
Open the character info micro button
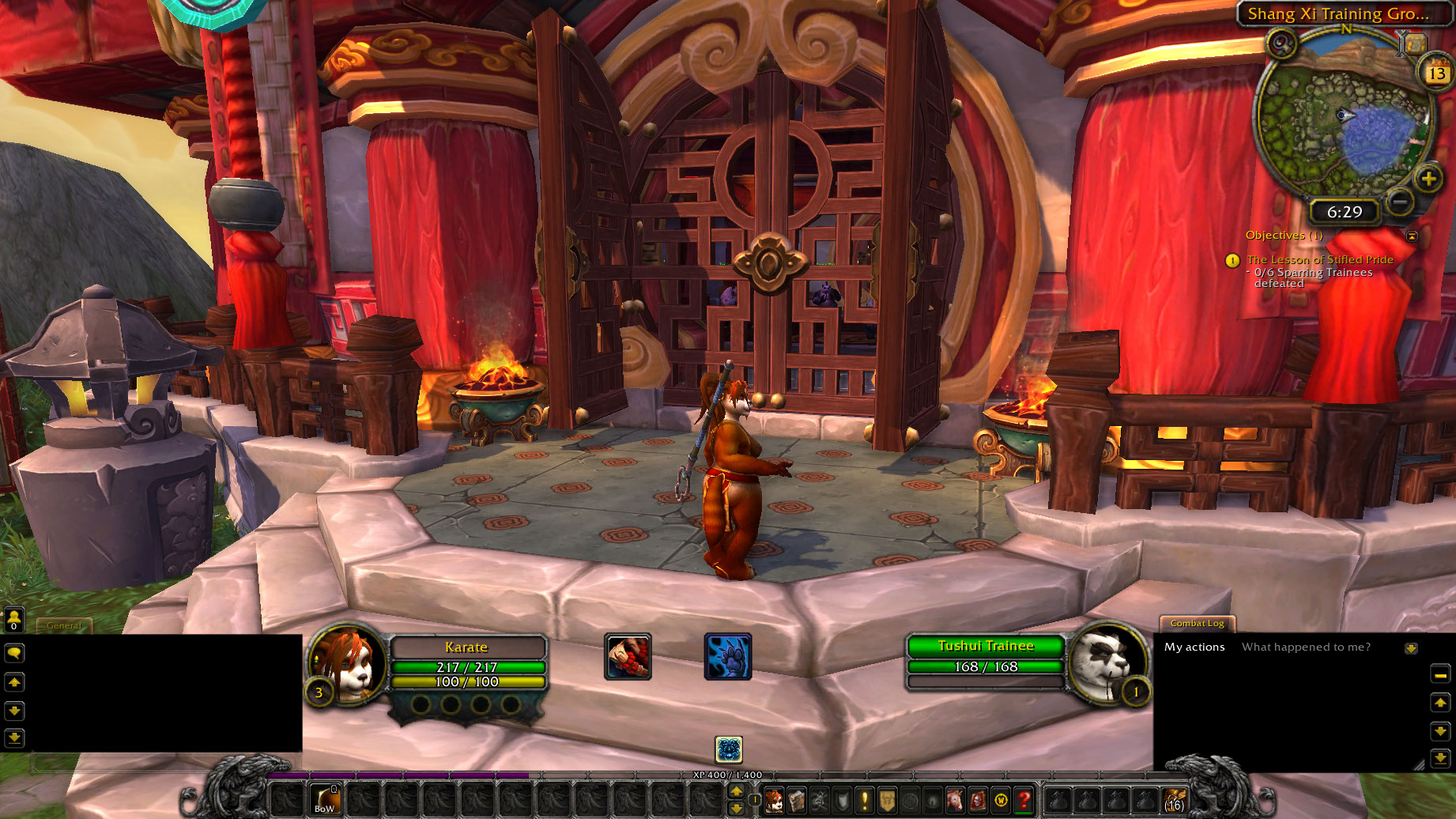pos(774,800)
